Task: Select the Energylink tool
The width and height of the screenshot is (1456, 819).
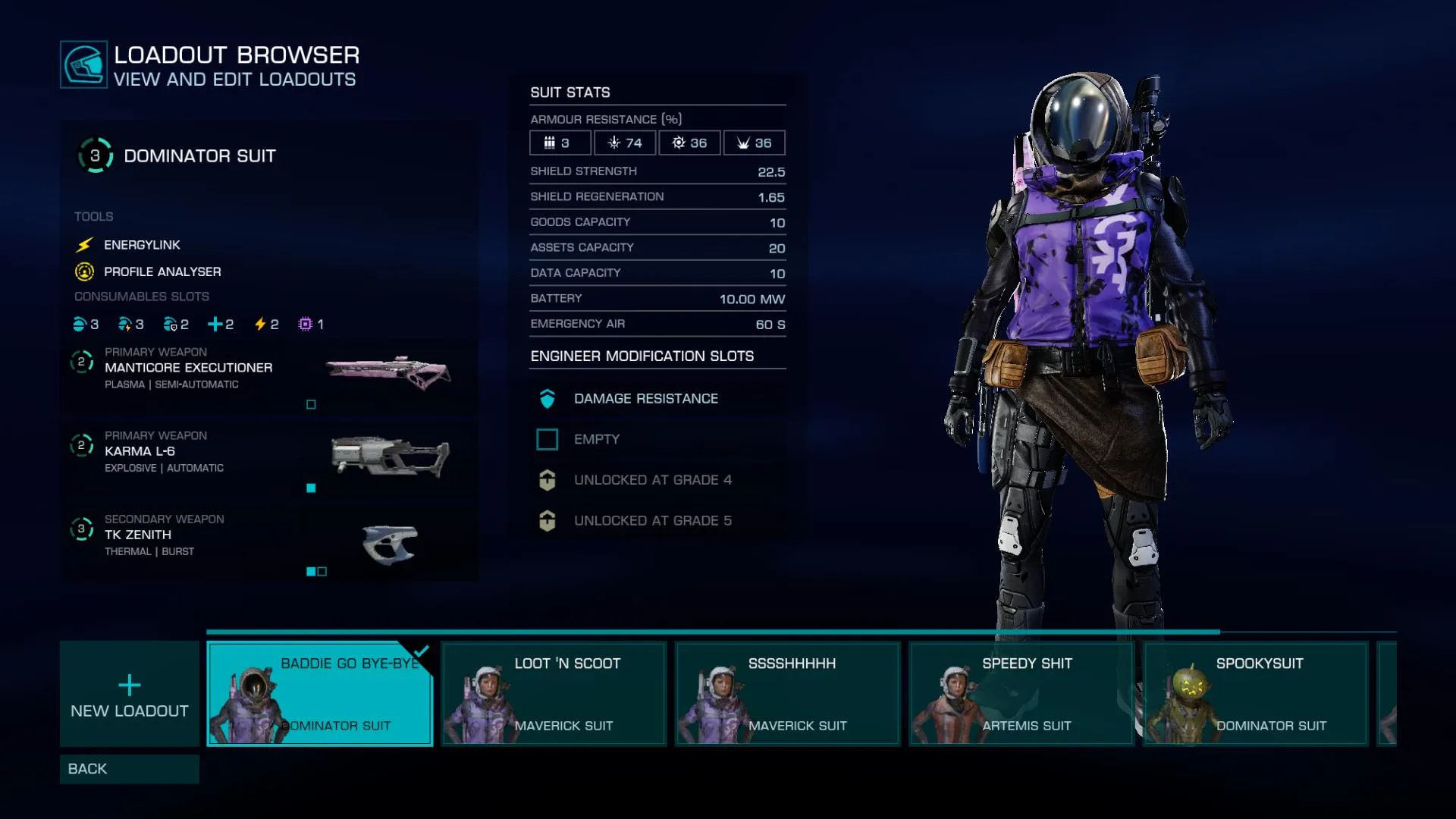Action: tap(142, 245)
